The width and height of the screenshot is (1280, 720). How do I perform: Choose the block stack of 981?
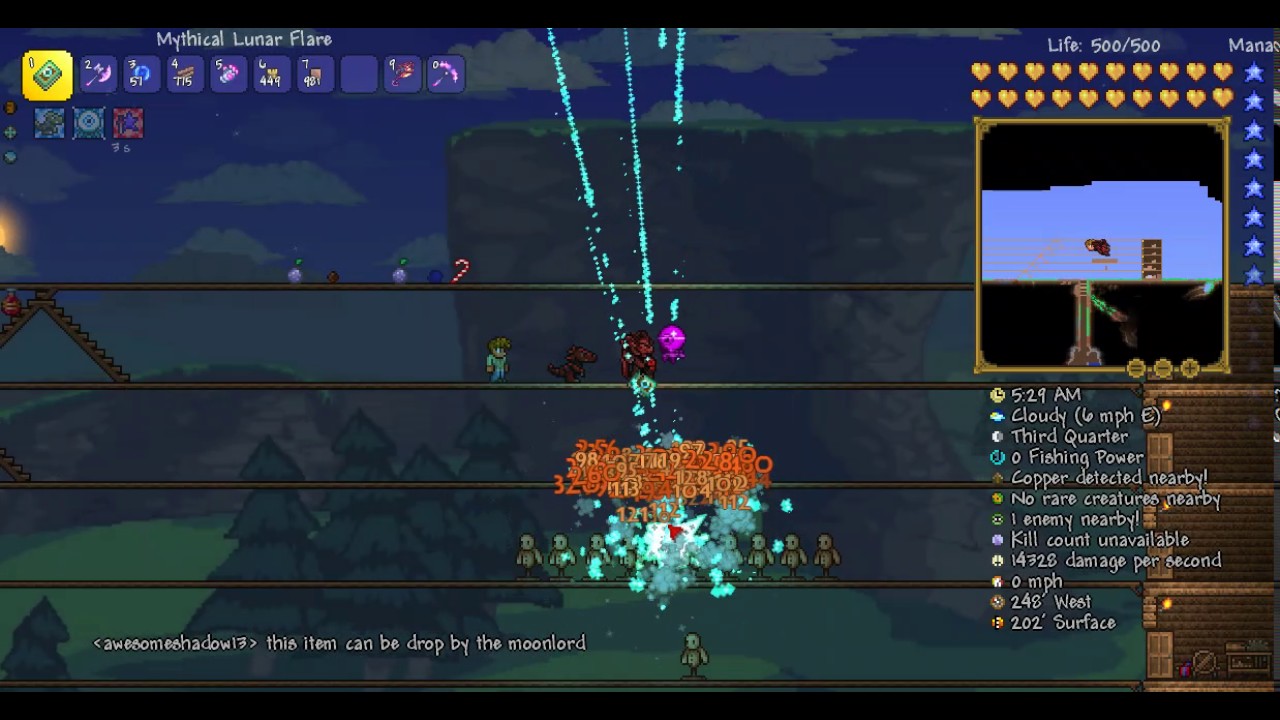coord(314,75)
